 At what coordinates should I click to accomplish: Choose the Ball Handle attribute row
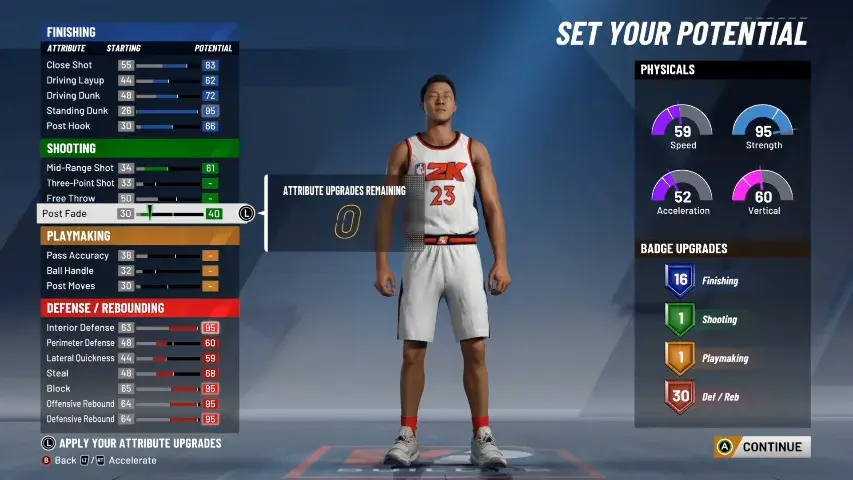pos(138,271)
